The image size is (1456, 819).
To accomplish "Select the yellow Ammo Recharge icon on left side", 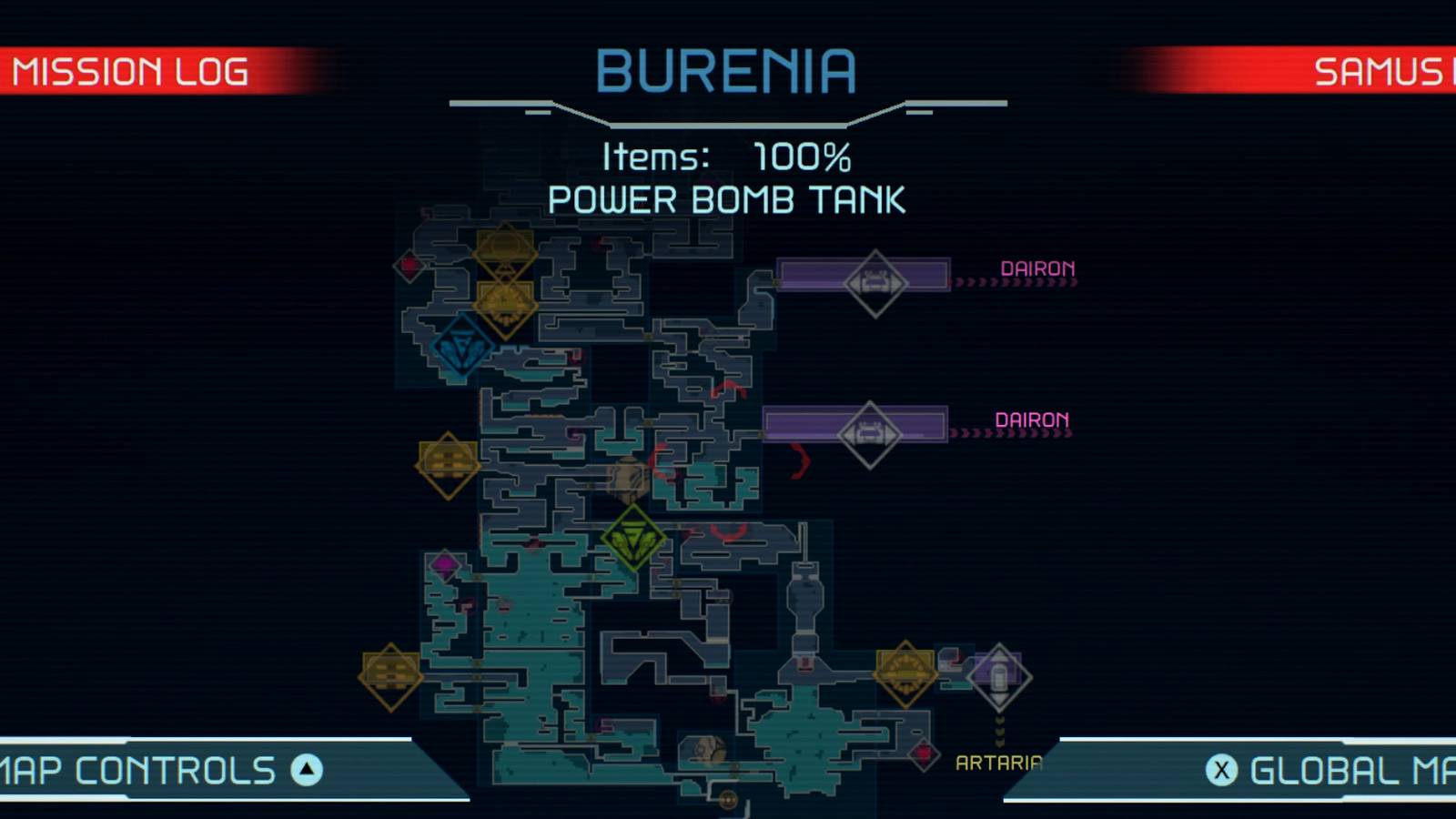I will click(446, 464).
